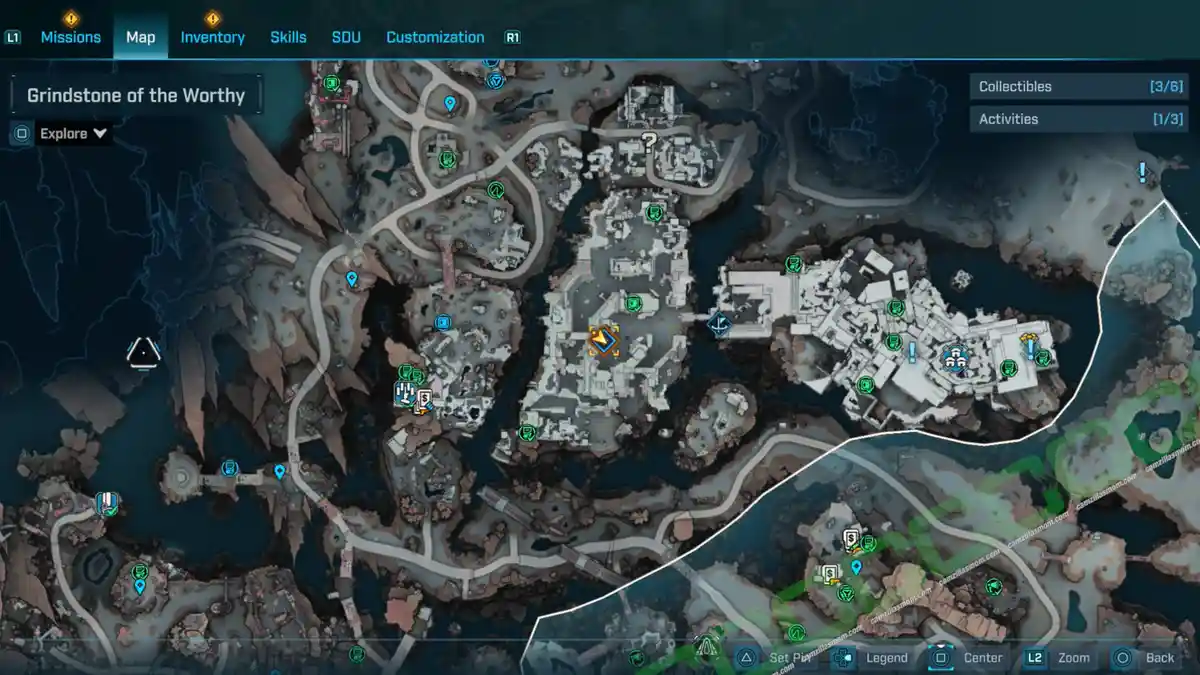
Task: Switch to the Missions tab
Action: click(x=70, y=37)
